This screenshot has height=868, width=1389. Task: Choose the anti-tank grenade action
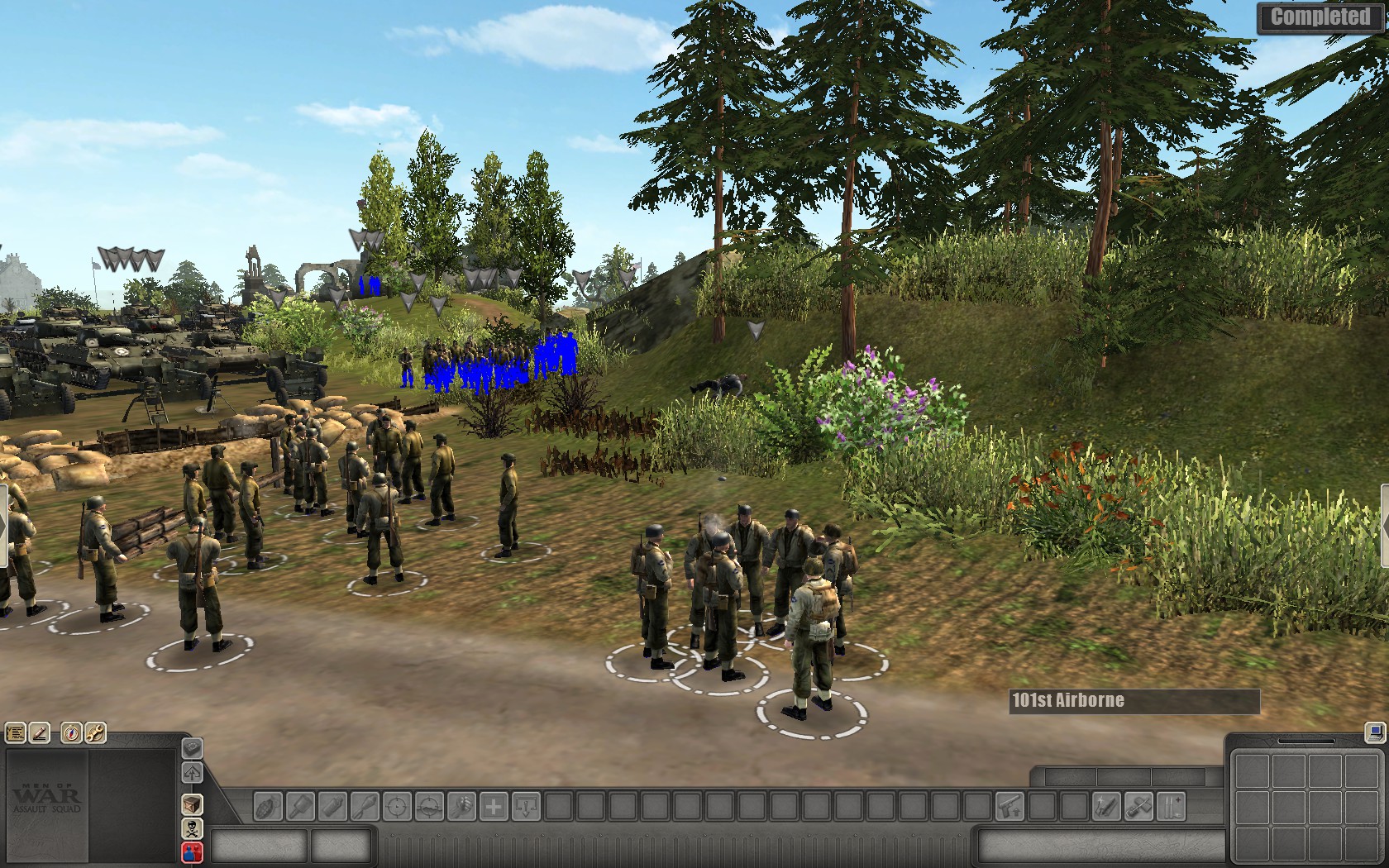[300, 806]
